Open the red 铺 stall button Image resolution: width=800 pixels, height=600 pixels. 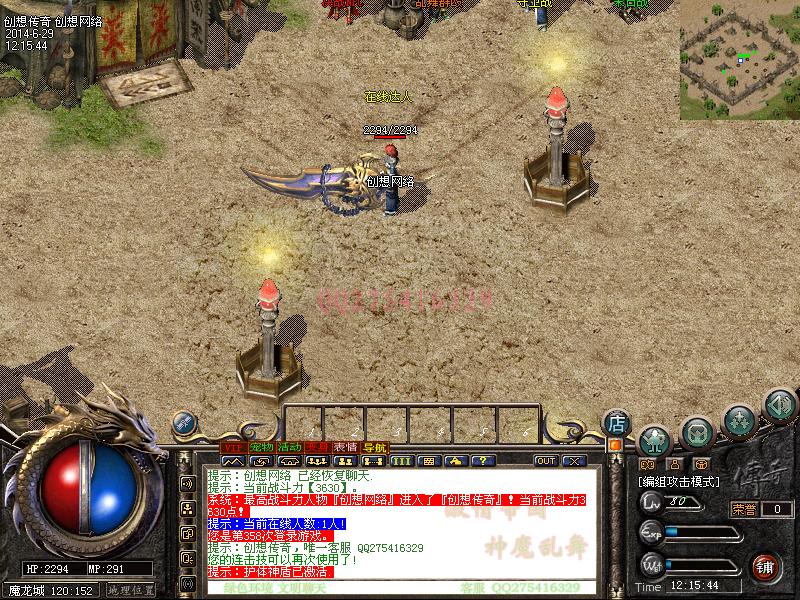[x=765, y=566]
